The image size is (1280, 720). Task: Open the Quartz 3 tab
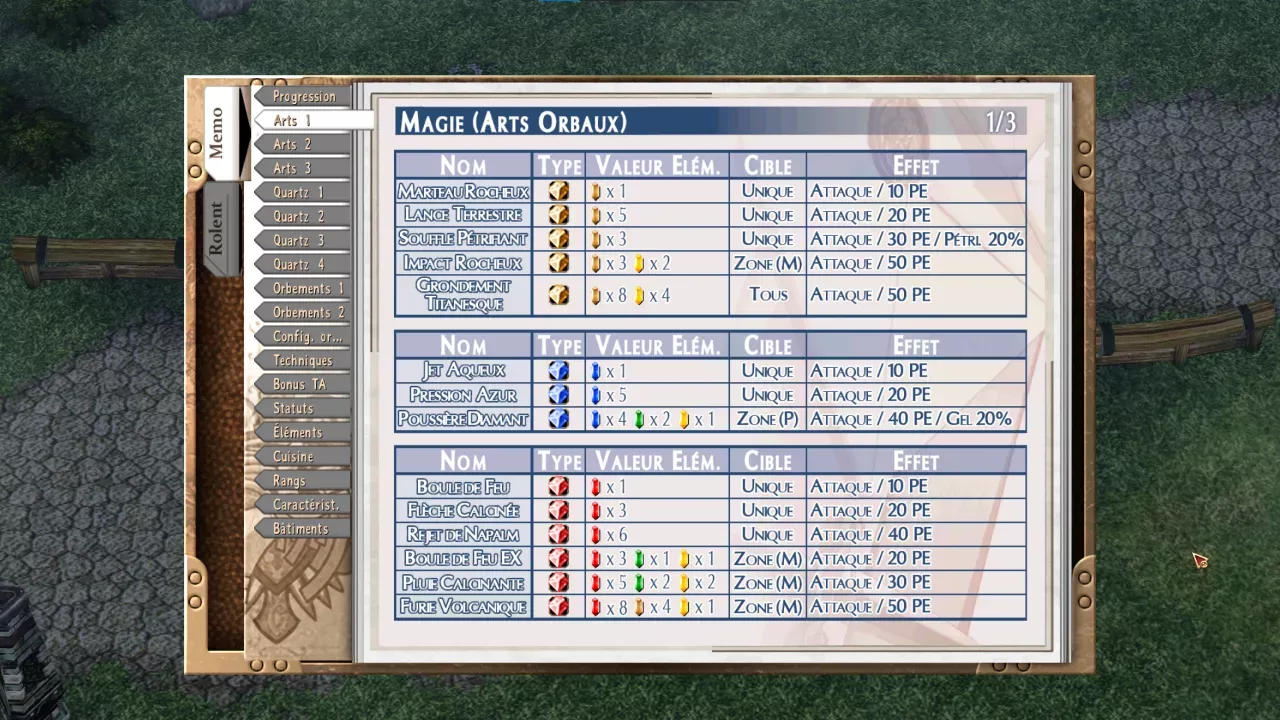[301, 240]
